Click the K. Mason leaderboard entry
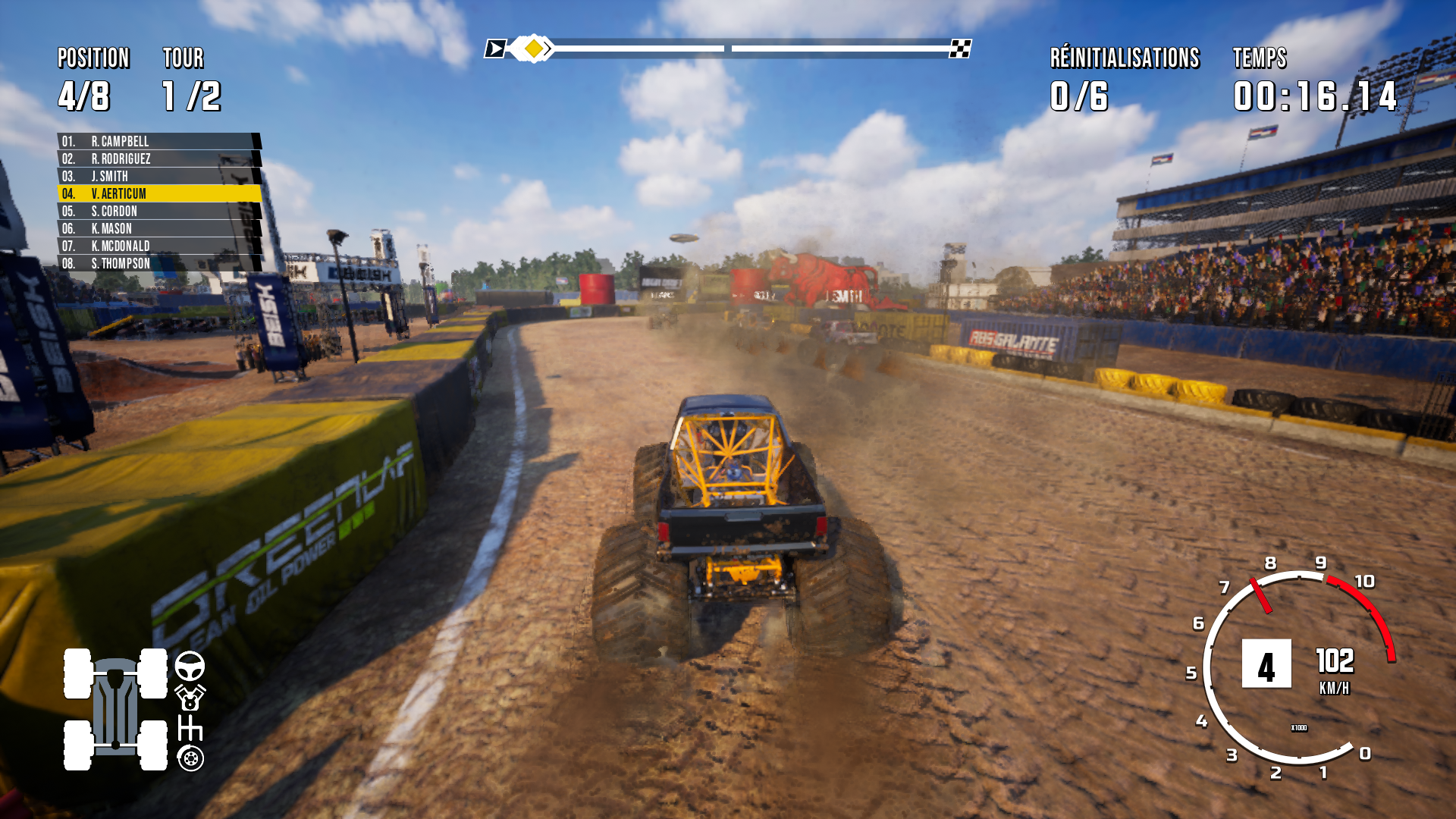The width and height of the screenshot is (1456, 819). pos(158,229)
